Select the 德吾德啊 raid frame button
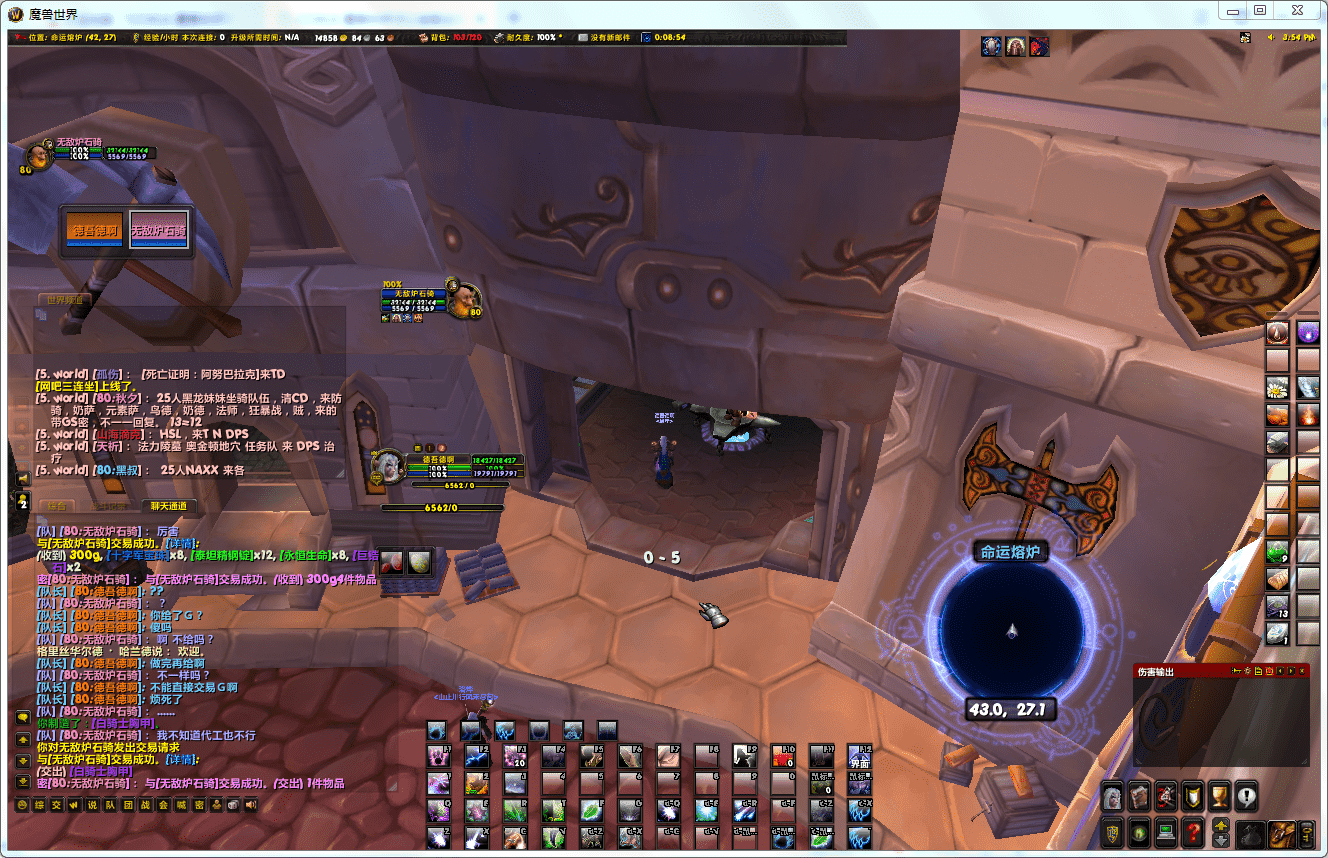The width and height of the screenshot is (1328, 858). coord(94,230)
